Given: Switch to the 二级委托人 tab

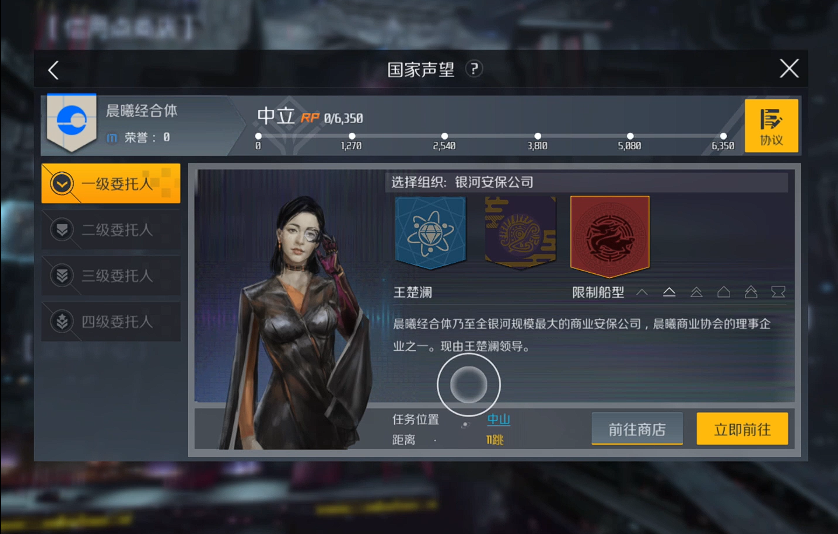Looking at the screenshot, I should (x=111, y=230).
